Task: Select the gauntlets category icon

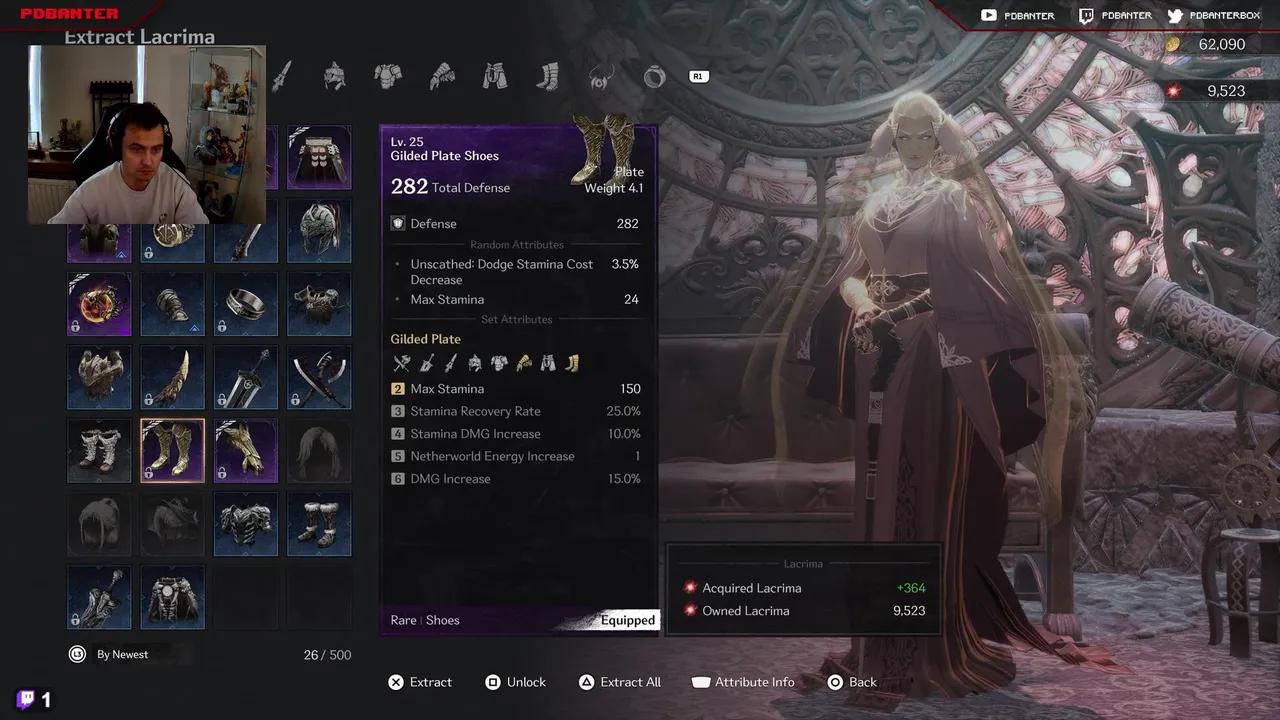Action: point(442,75)
